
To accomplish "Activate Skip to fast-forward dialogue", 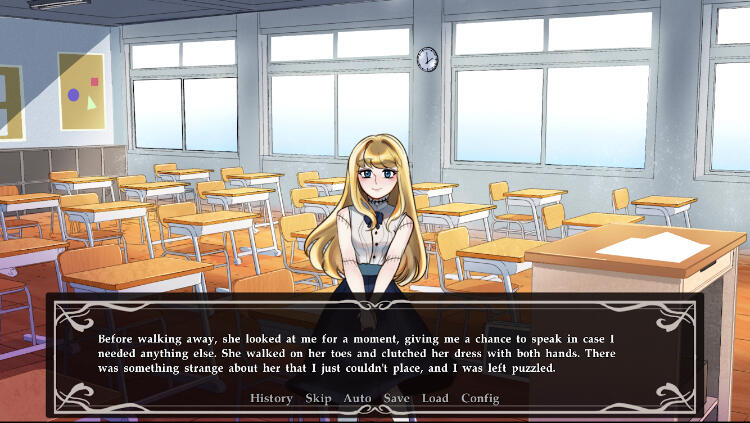I will (x=318, y=398).
